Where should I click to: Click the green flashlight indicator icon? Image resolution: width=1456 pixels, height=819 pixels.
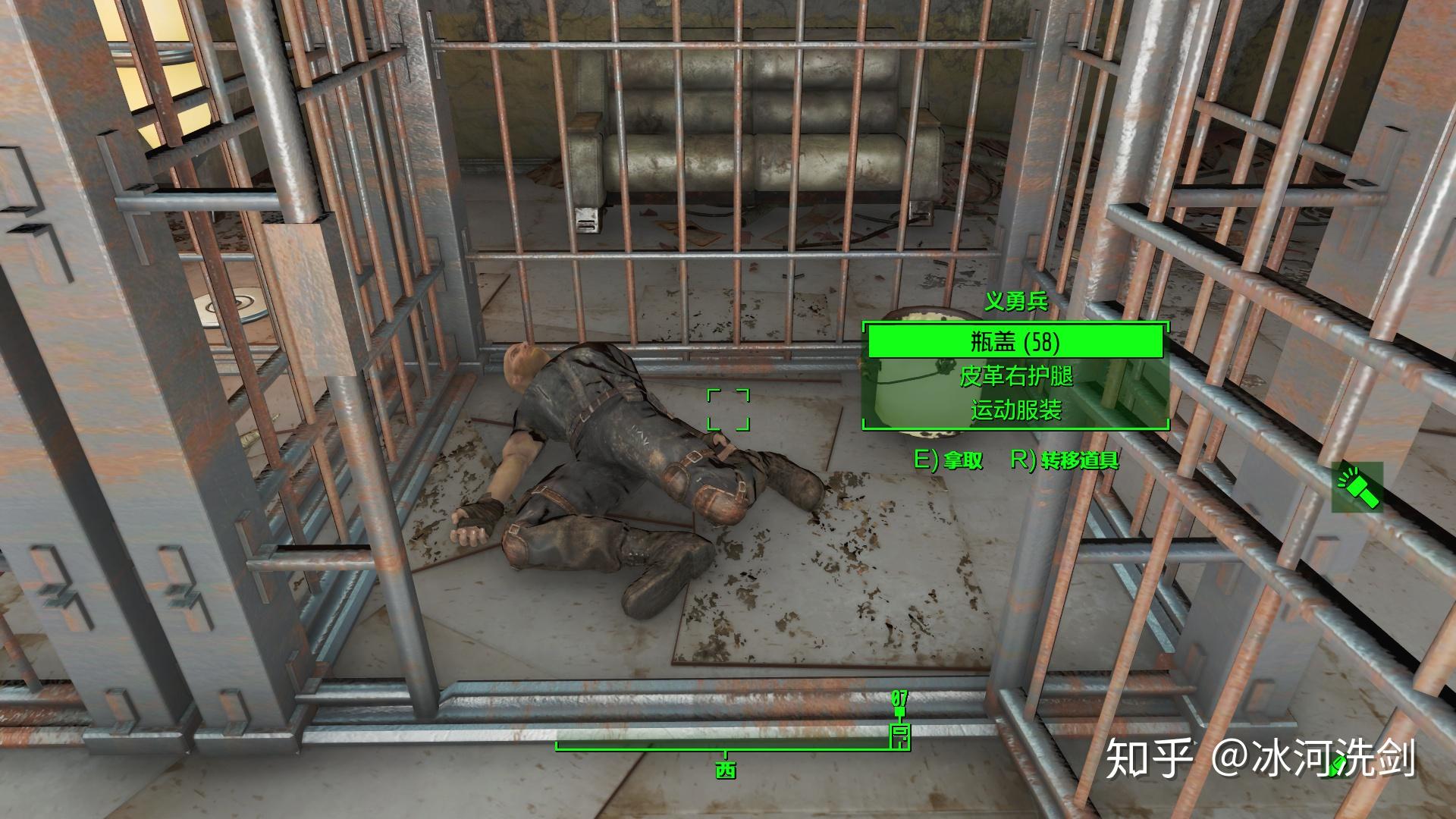(x=1357, y=488)
